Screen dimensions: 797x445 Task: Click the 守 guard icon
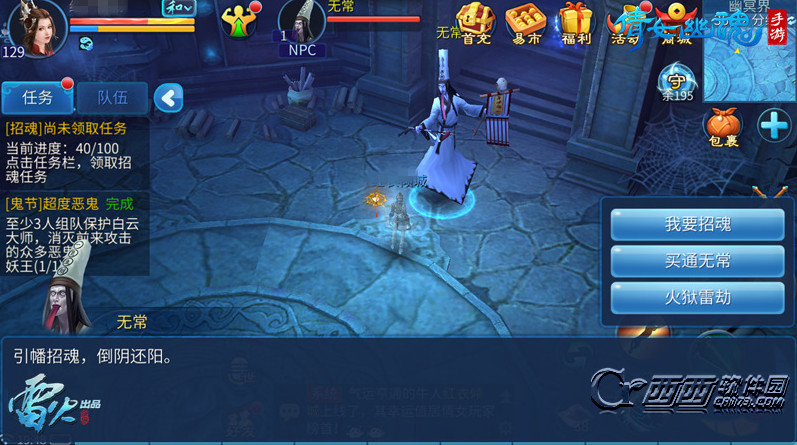coord(676,78)
